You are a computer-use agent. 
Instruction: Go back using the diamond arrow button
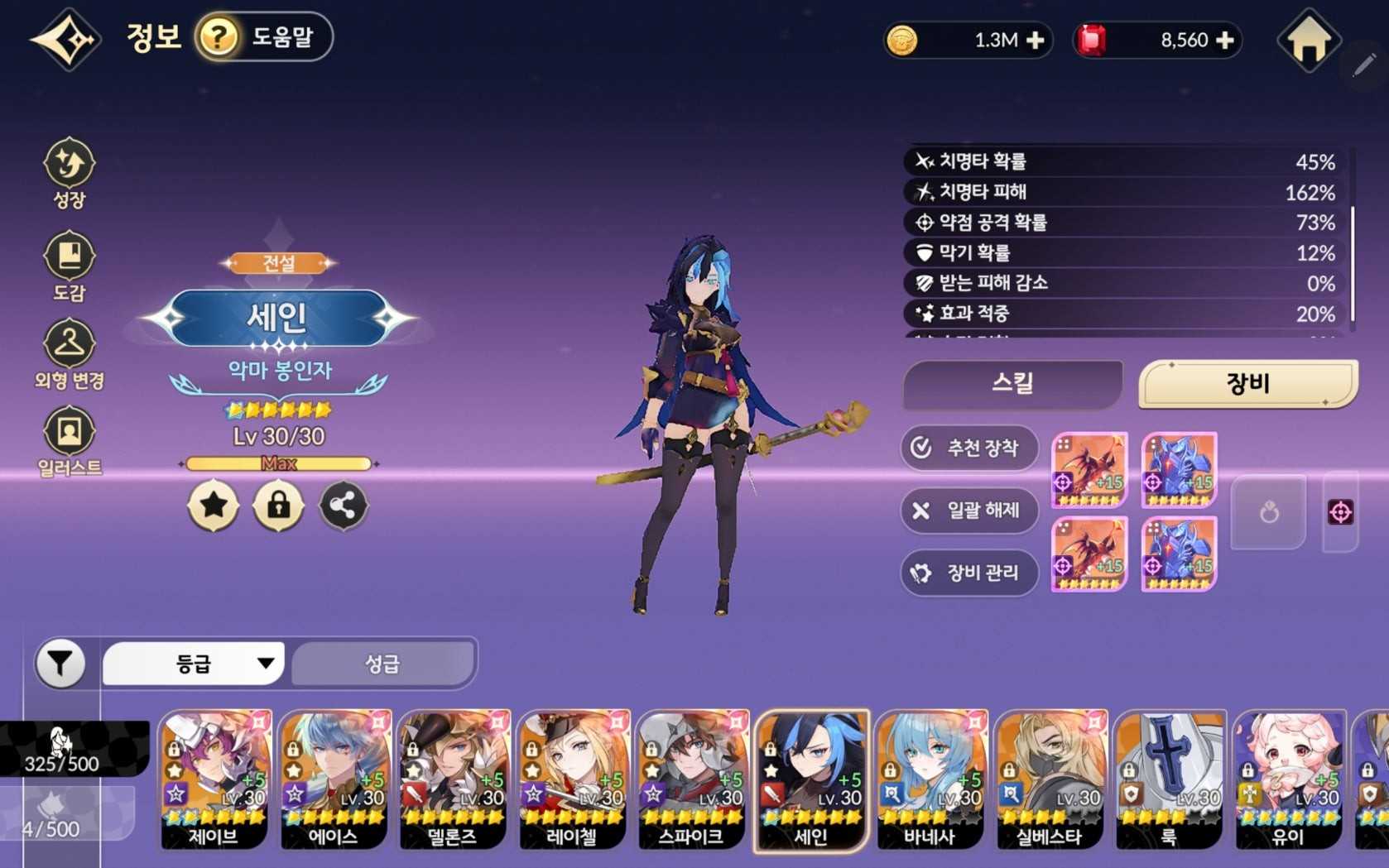[x=66, y=39]
